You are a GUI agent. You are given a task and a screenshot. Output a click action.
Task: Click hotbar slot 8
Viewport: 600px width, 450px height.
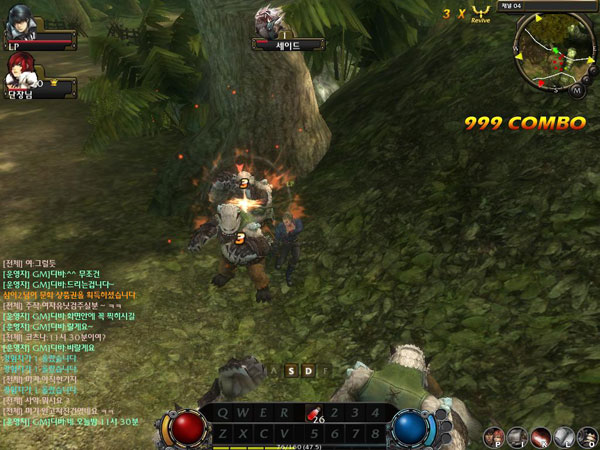tap(373, 432)
